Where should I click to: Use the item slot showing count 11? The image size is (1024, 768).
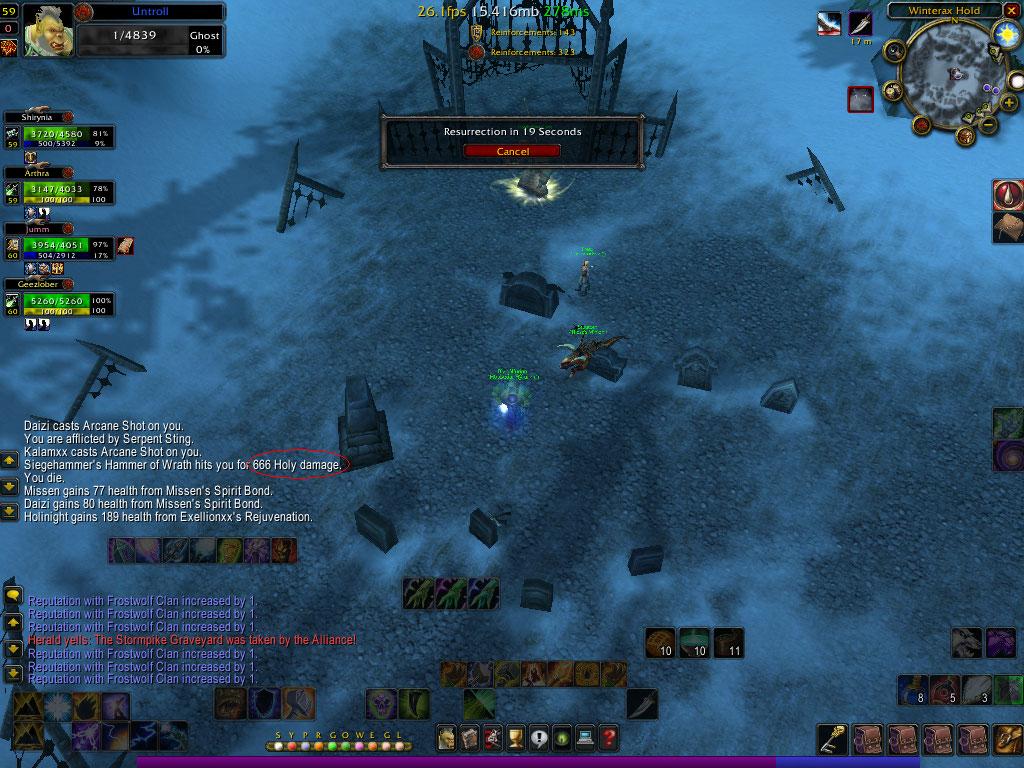(x=729, y=640)
